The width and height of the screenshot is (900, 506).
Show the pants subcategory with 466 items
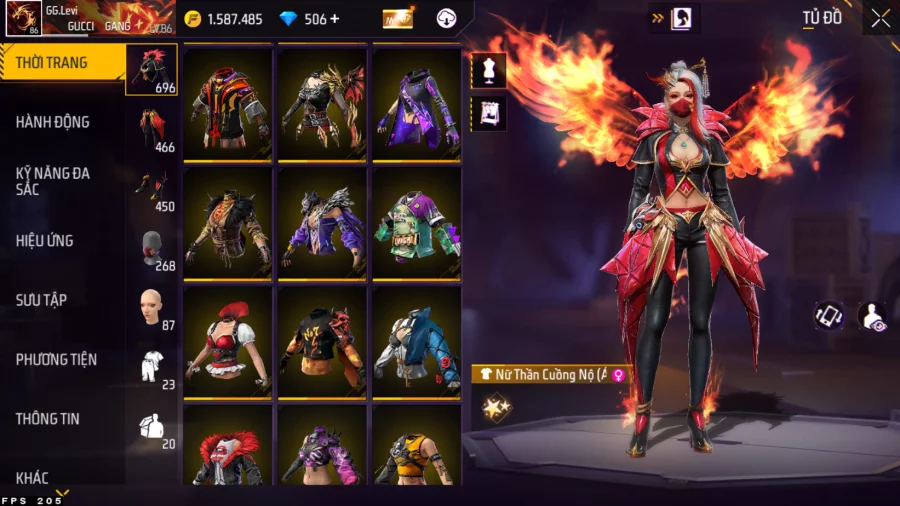click(152, 130)
